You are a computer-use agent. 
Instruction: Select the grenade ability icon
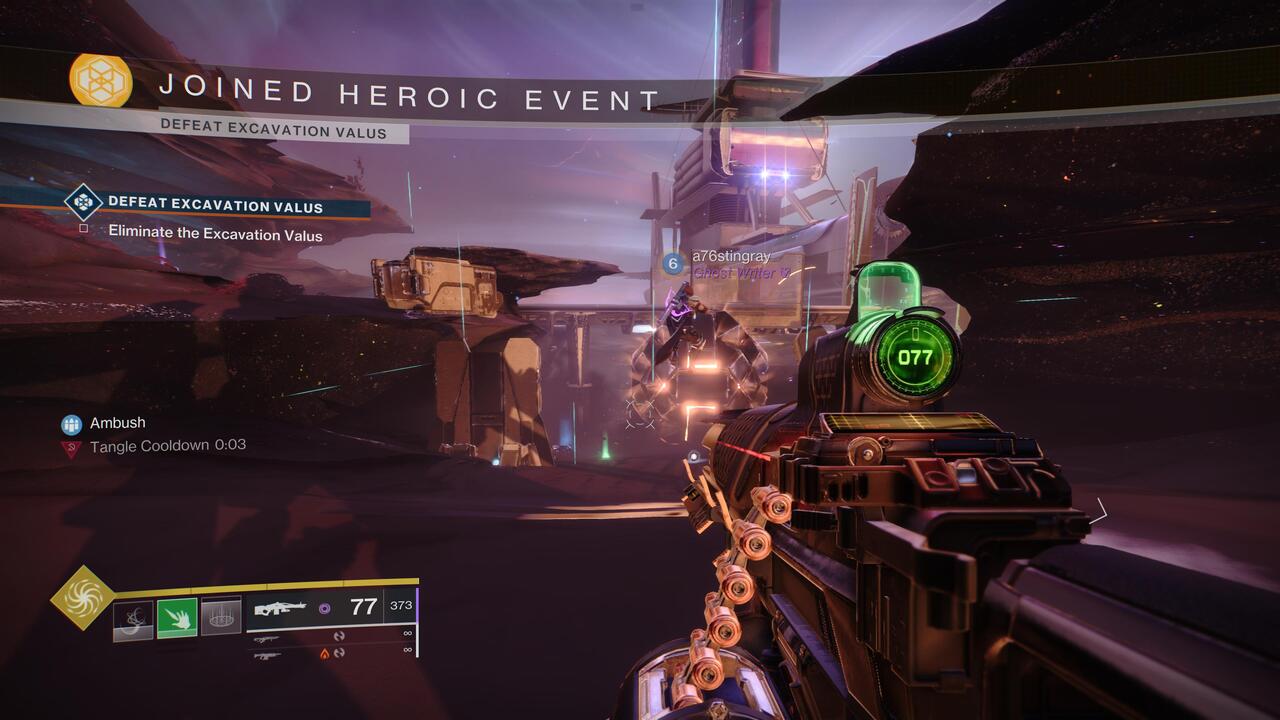[x=133, y=618]
